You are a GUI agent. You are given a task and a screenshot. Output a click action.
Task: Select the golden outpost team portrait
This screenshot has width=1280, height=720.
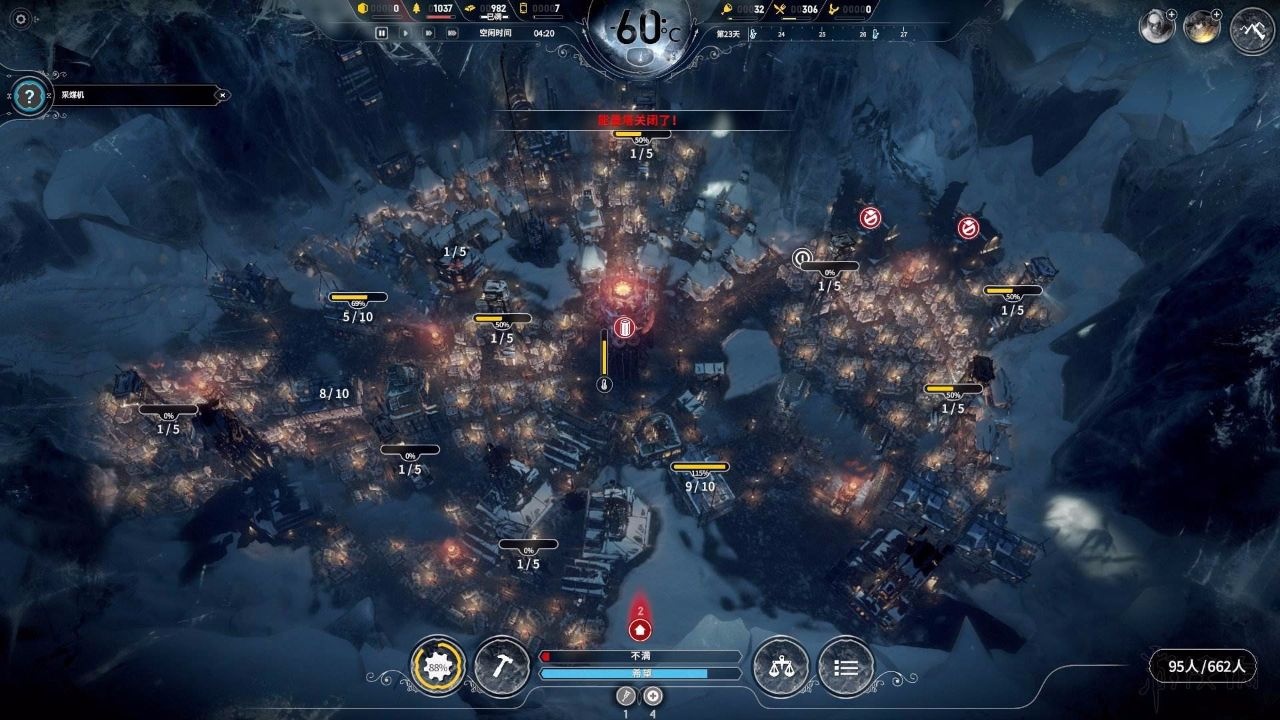pos(1200,27)
